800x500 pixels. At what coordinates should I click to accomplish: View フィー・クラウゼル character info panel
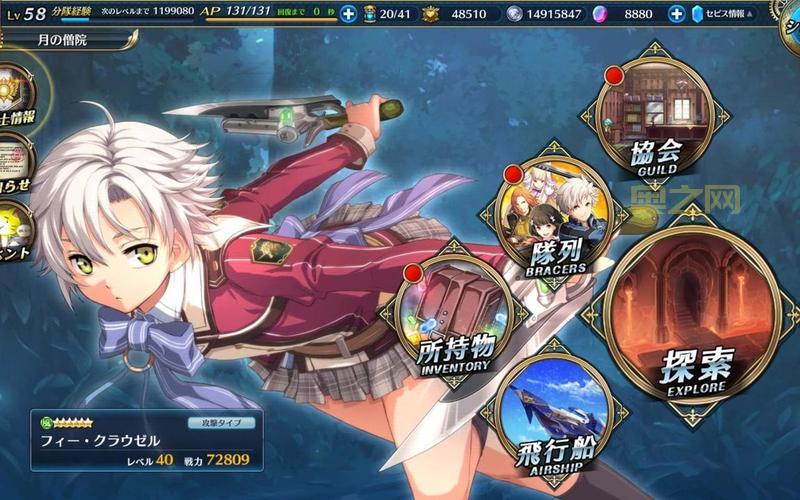tap(146, 440)
